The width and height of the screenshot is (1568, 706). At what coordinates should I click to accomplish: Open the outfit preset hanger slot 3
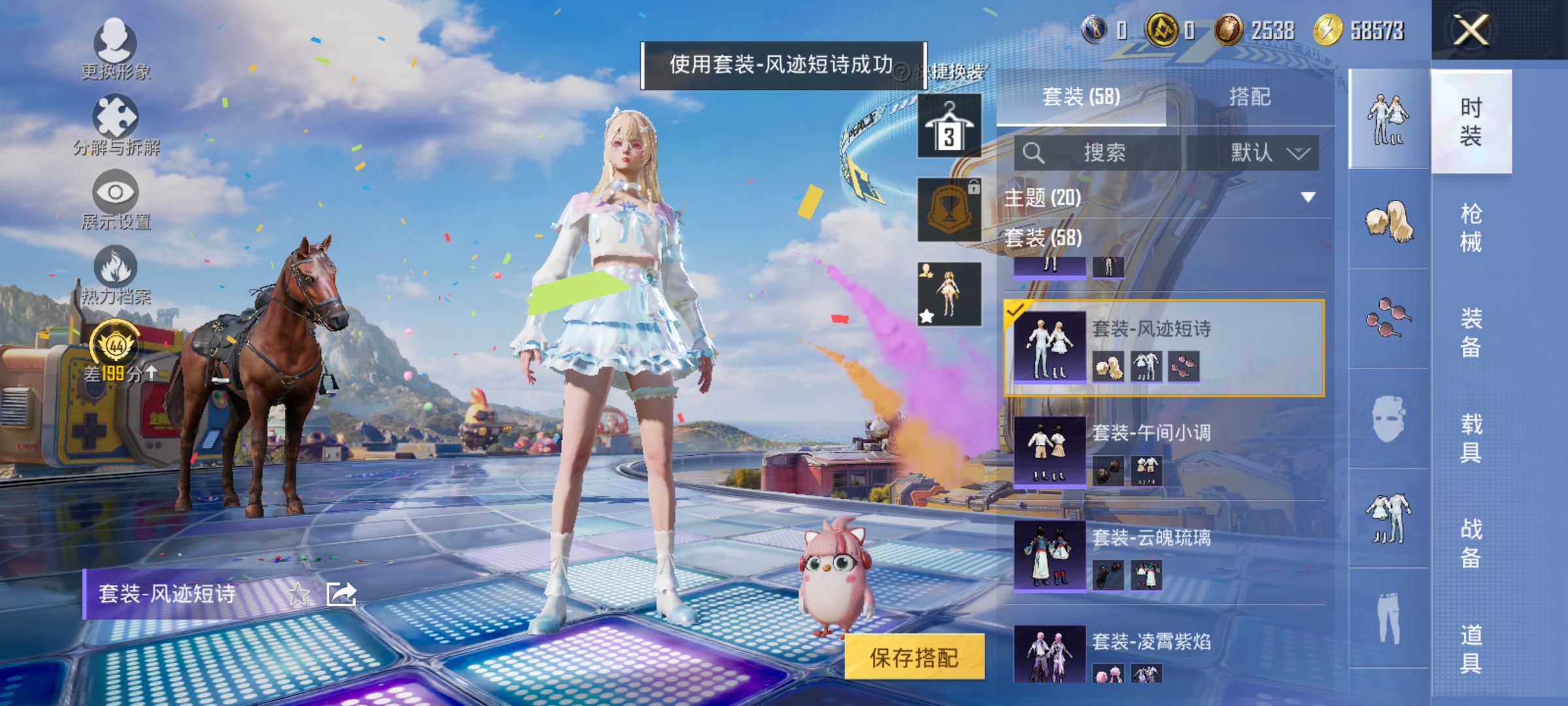click(x=949, y=127)
